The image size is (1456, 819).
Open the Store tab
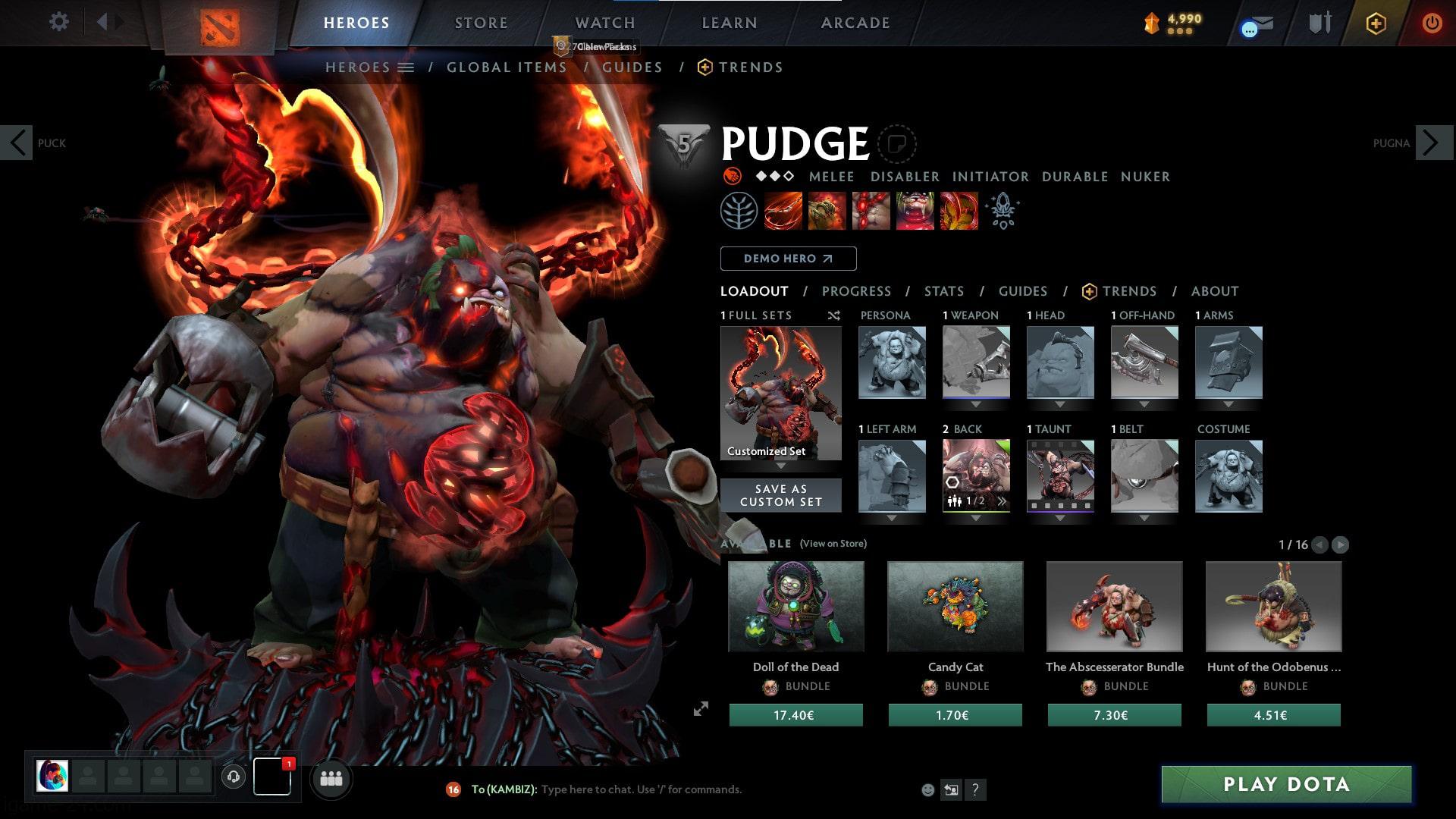481,23
